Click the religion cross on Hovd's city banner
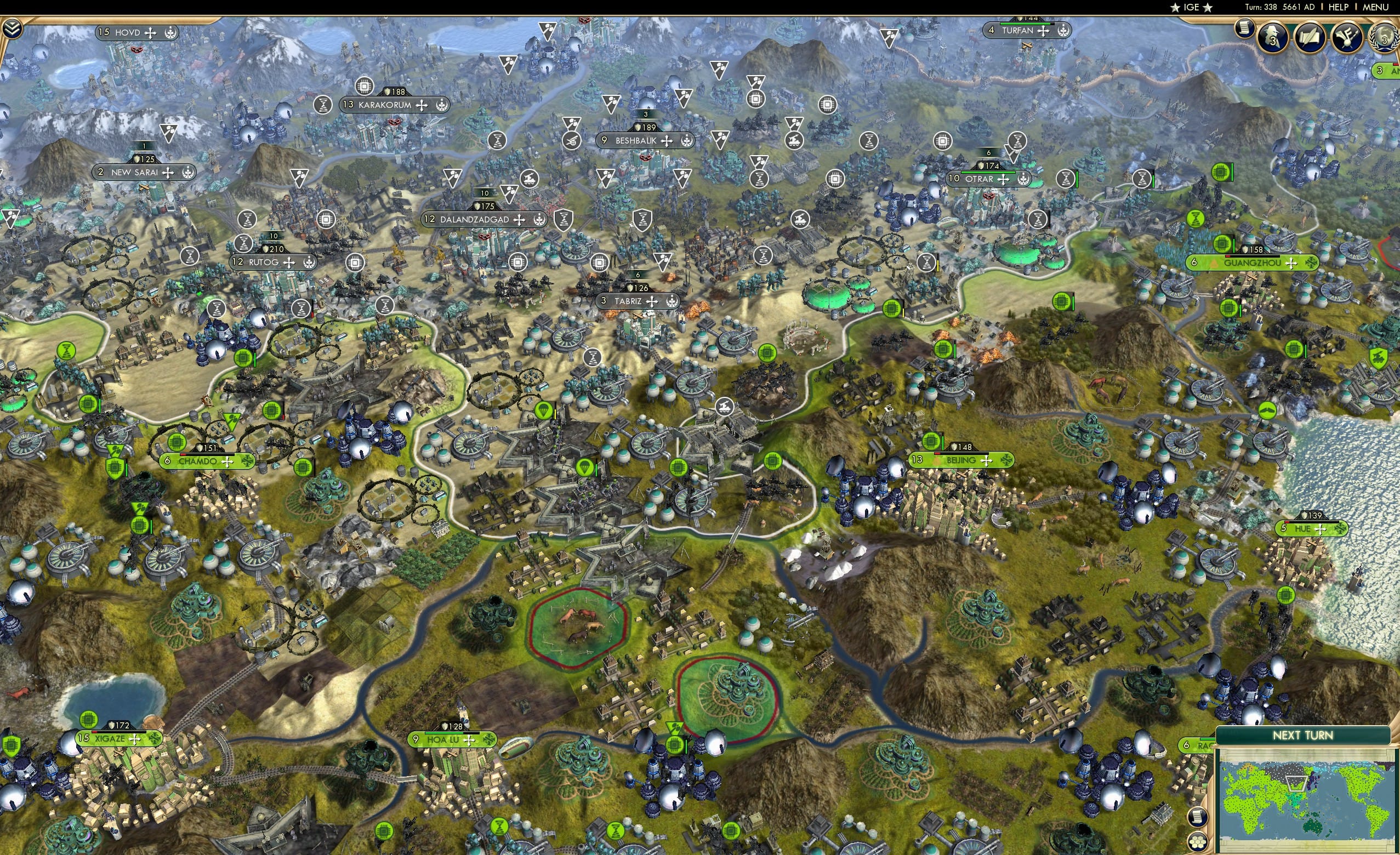 click(x=150, y=33)
